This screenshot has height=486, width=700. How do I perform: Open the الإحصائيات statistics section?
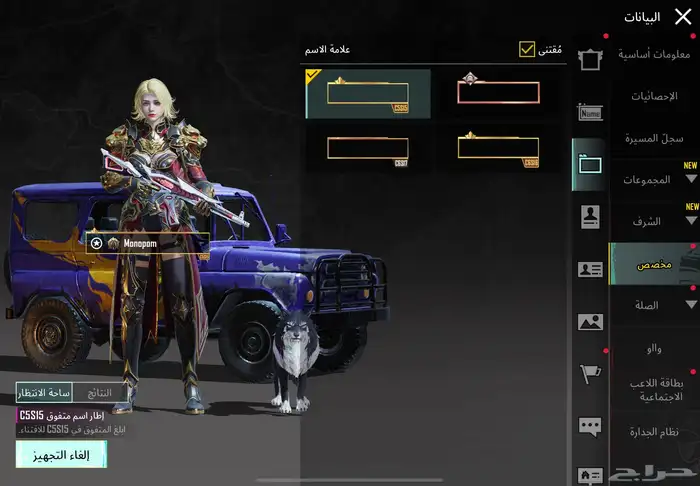tap(658, 96)
